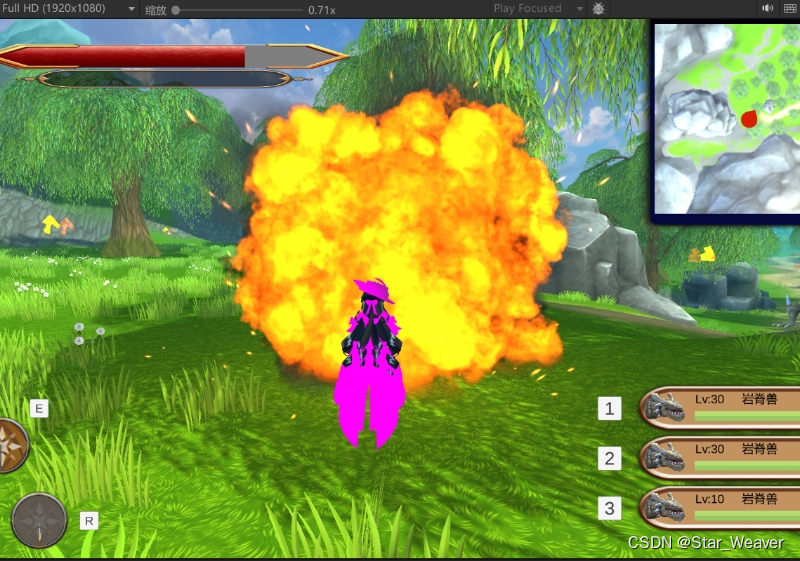Image resolution: width=800 pixels, height=561 pixels.
Task: Pick the Lv:10 岩脊兽 party entry
Action: tap(720, 507)
